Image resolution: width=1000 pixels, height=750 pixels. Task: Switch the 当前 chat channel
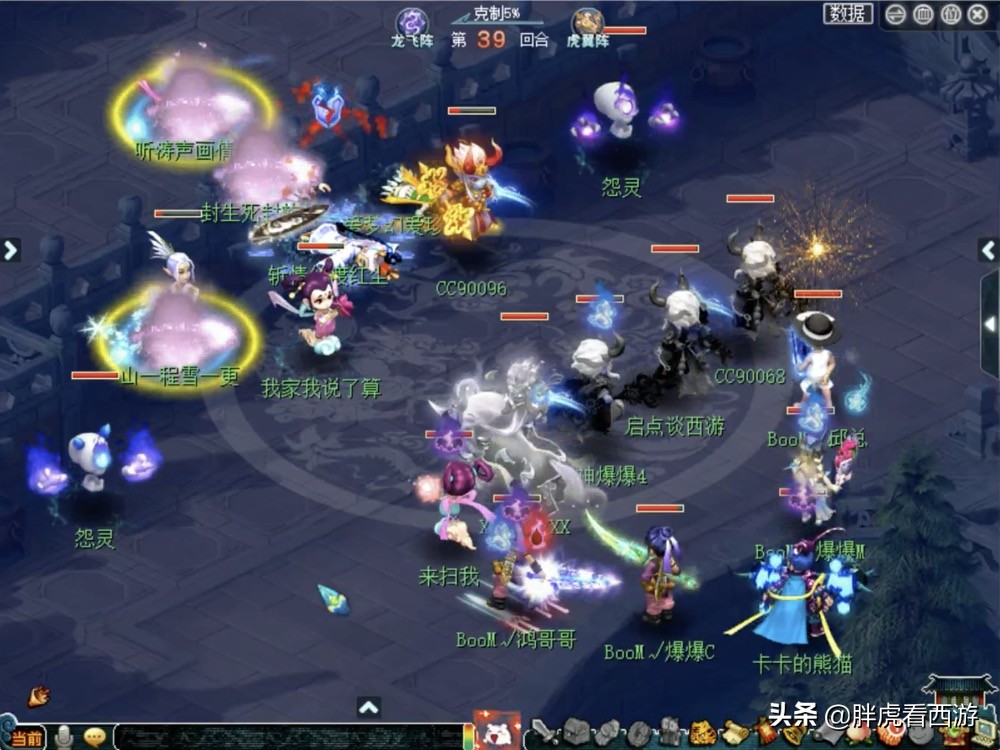29,738
